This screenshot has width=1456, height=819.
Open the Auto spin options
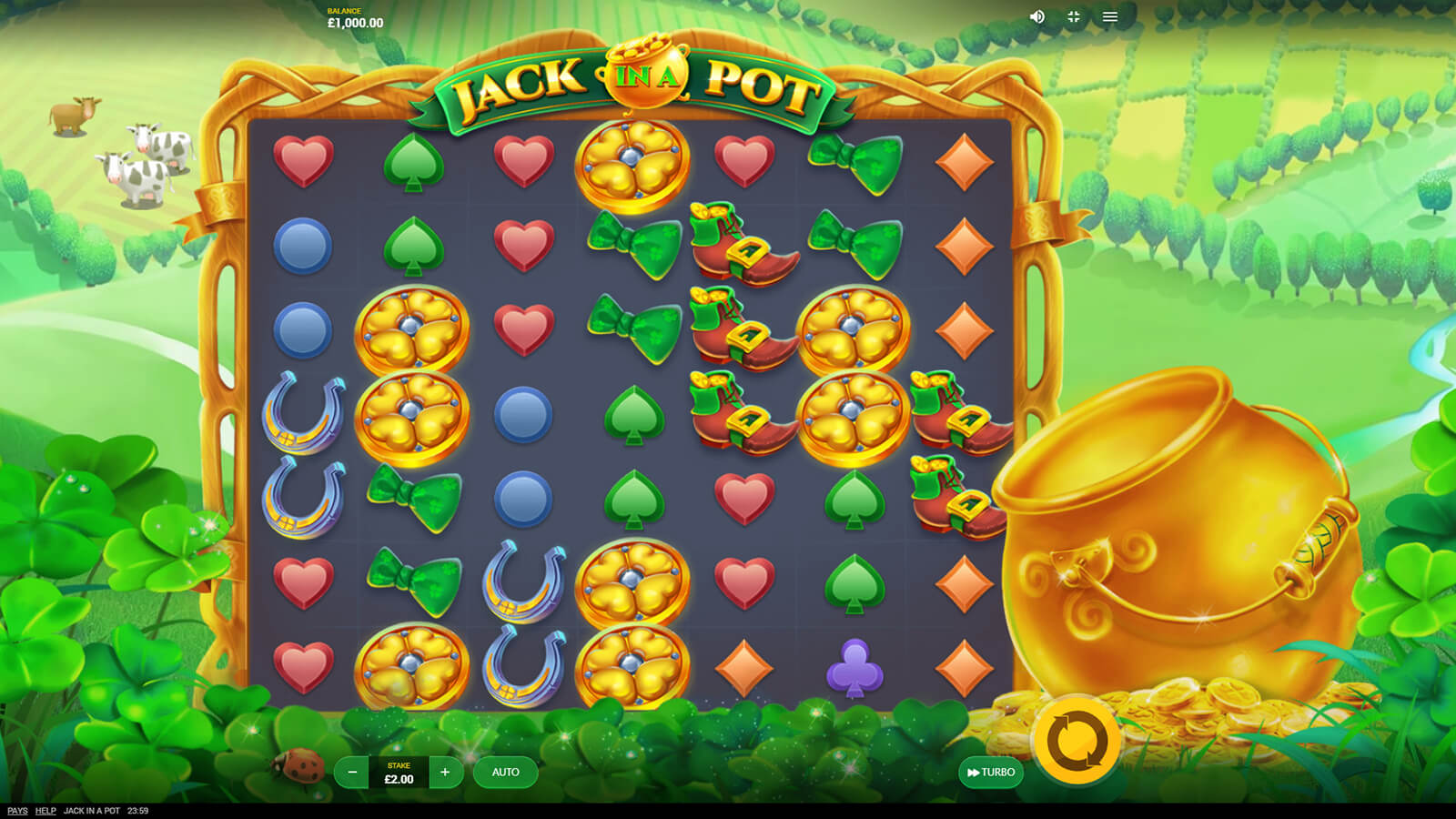(x=505, y=773)
